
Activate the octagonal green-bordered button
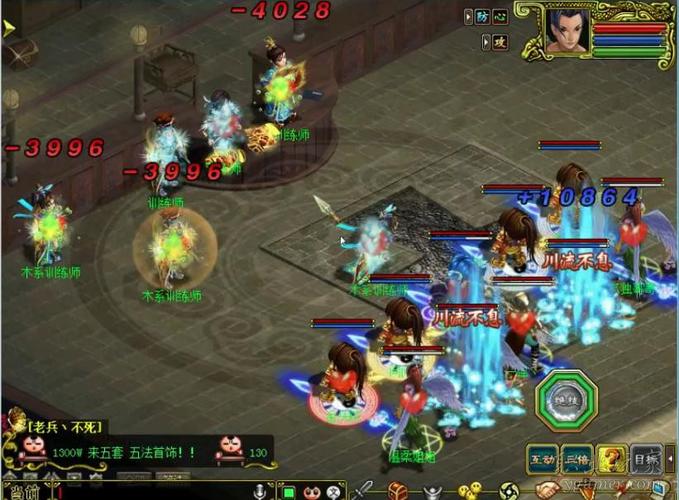(565, 400)
